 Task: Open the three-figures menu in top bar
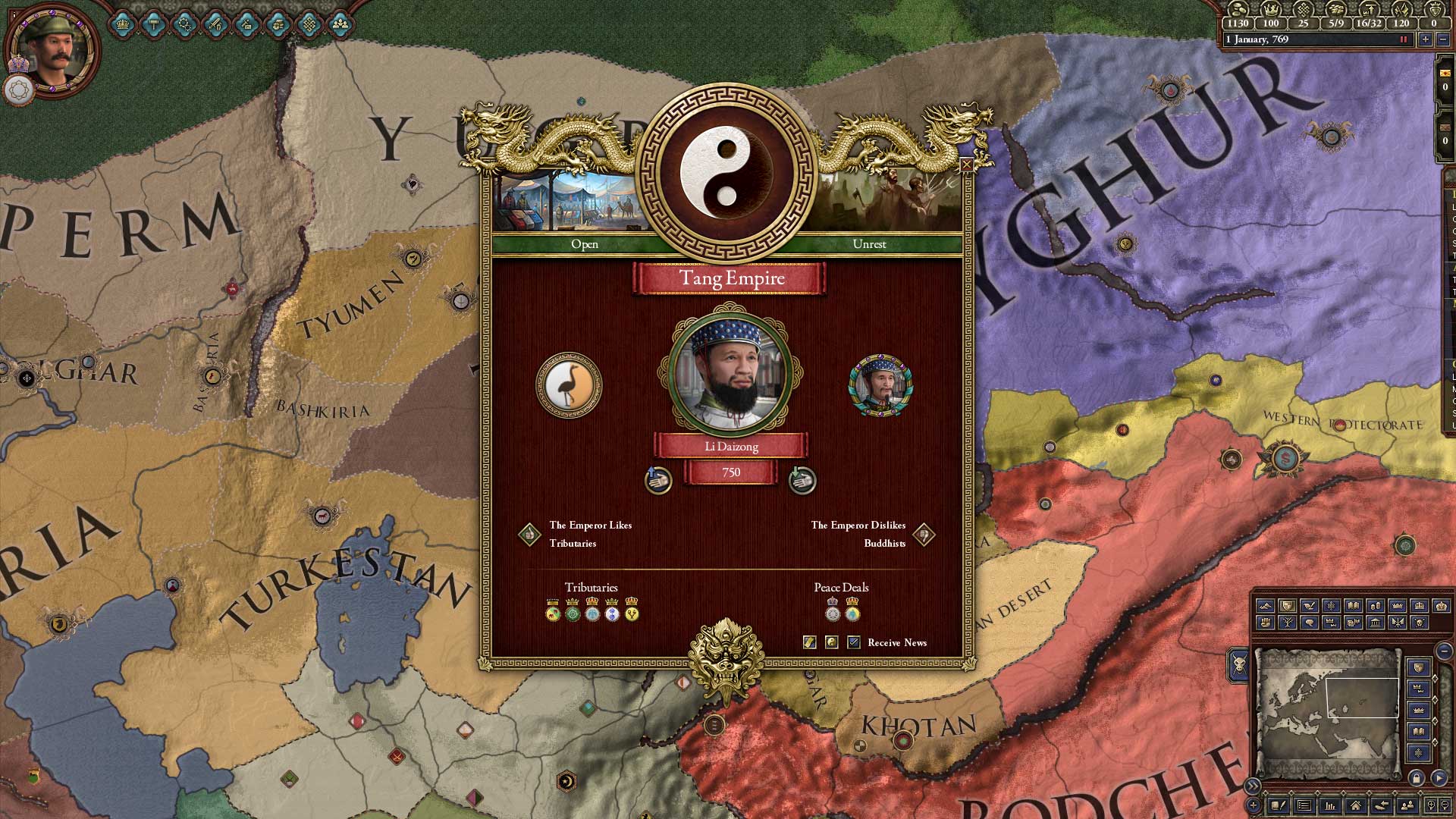pos(340,25)
